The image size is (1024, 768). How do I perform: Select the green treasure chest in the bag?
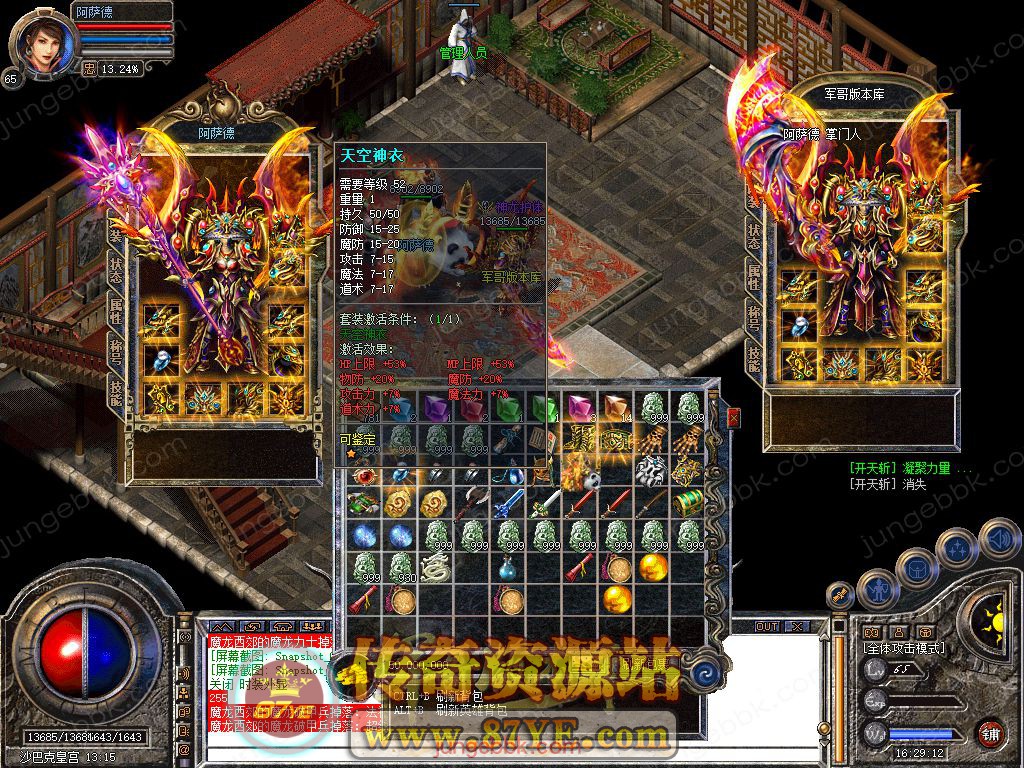tap(686, 502)
